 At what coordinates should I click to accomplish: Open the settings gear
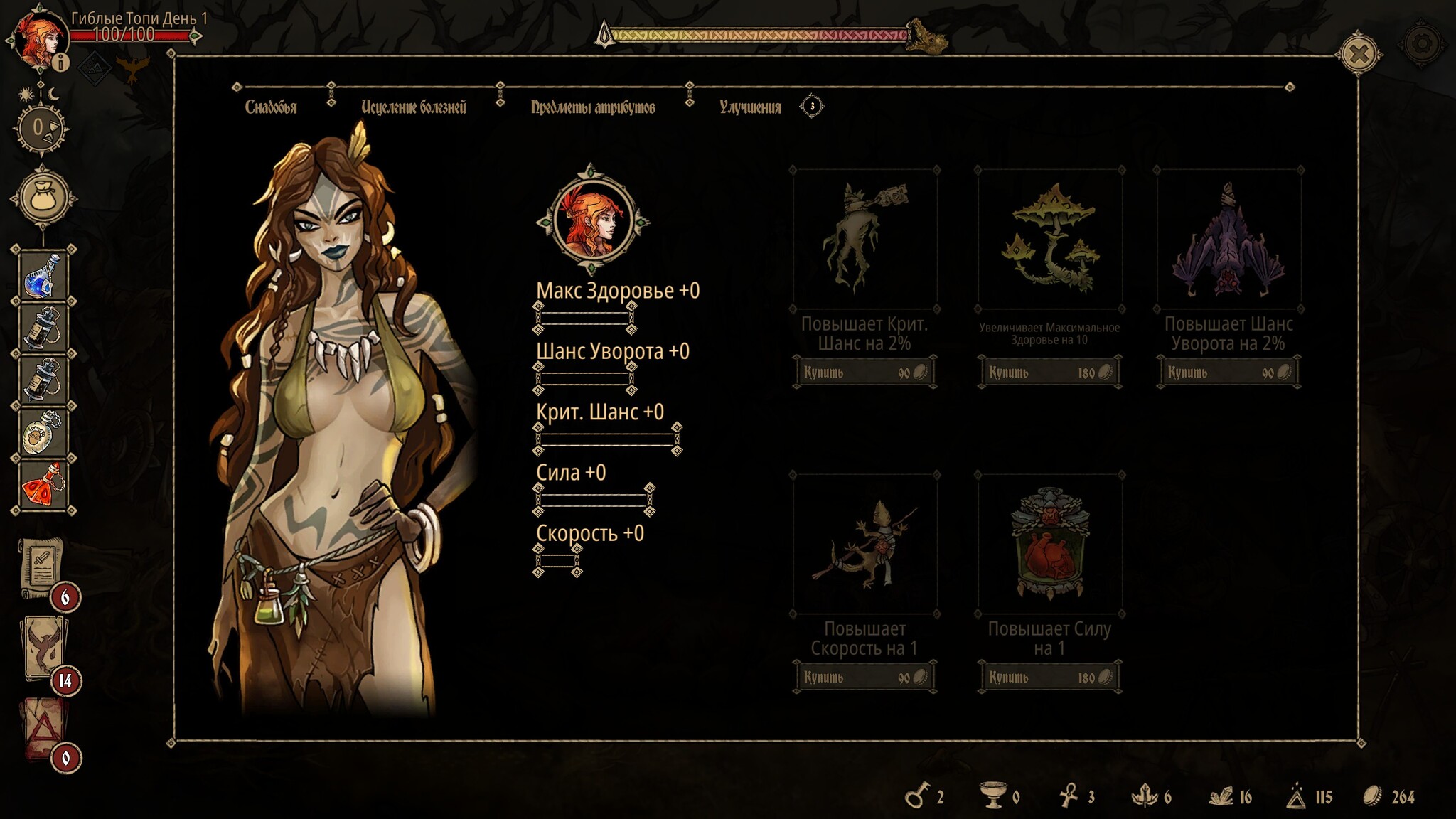1421,45
